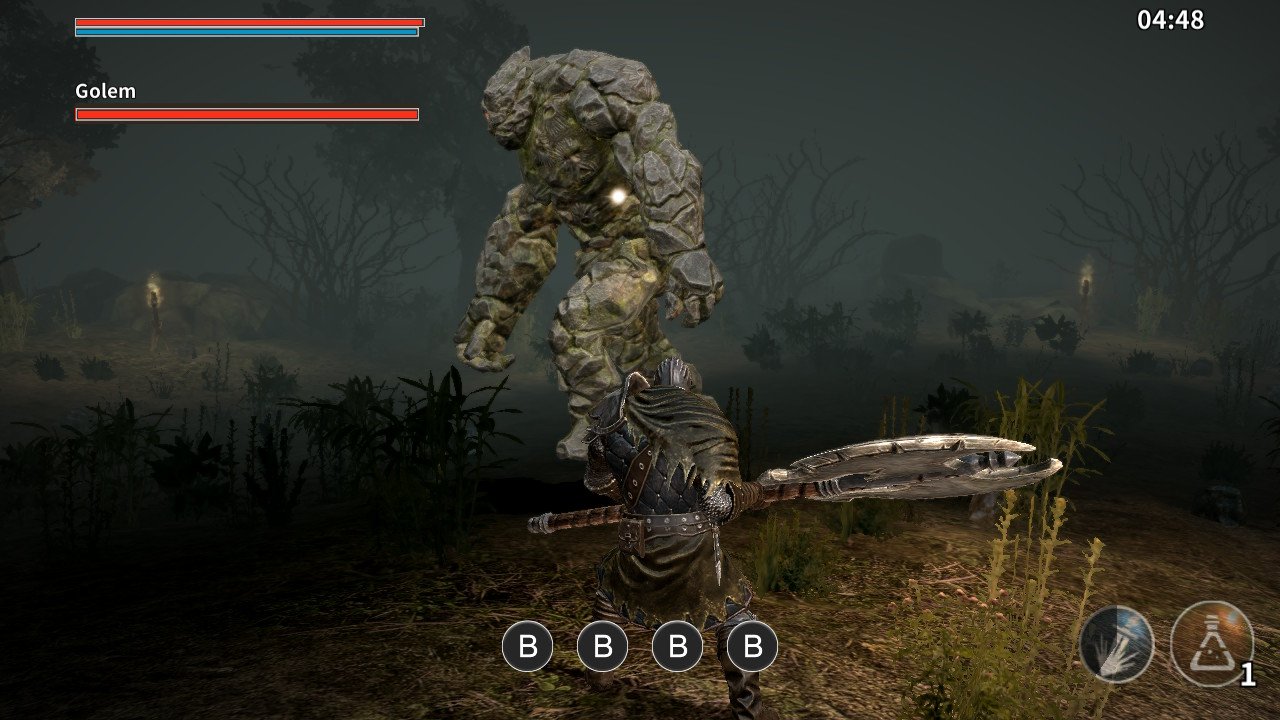This screenshot has width=1280, height=720.
Task: Tap the half-darkened skill cooldown icon
Action: (x=1115, y=645)
